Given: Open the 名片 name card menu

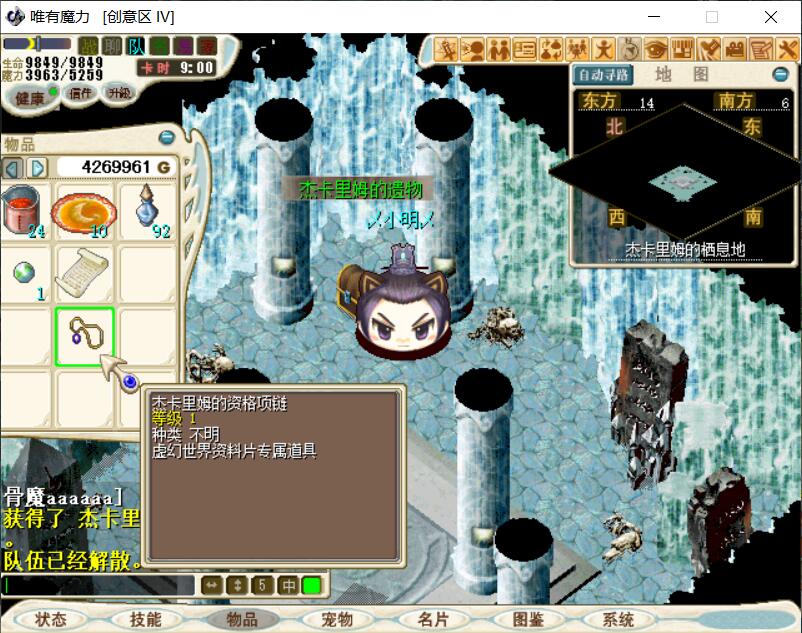Looking at the screenshot, I should point(433,619).
